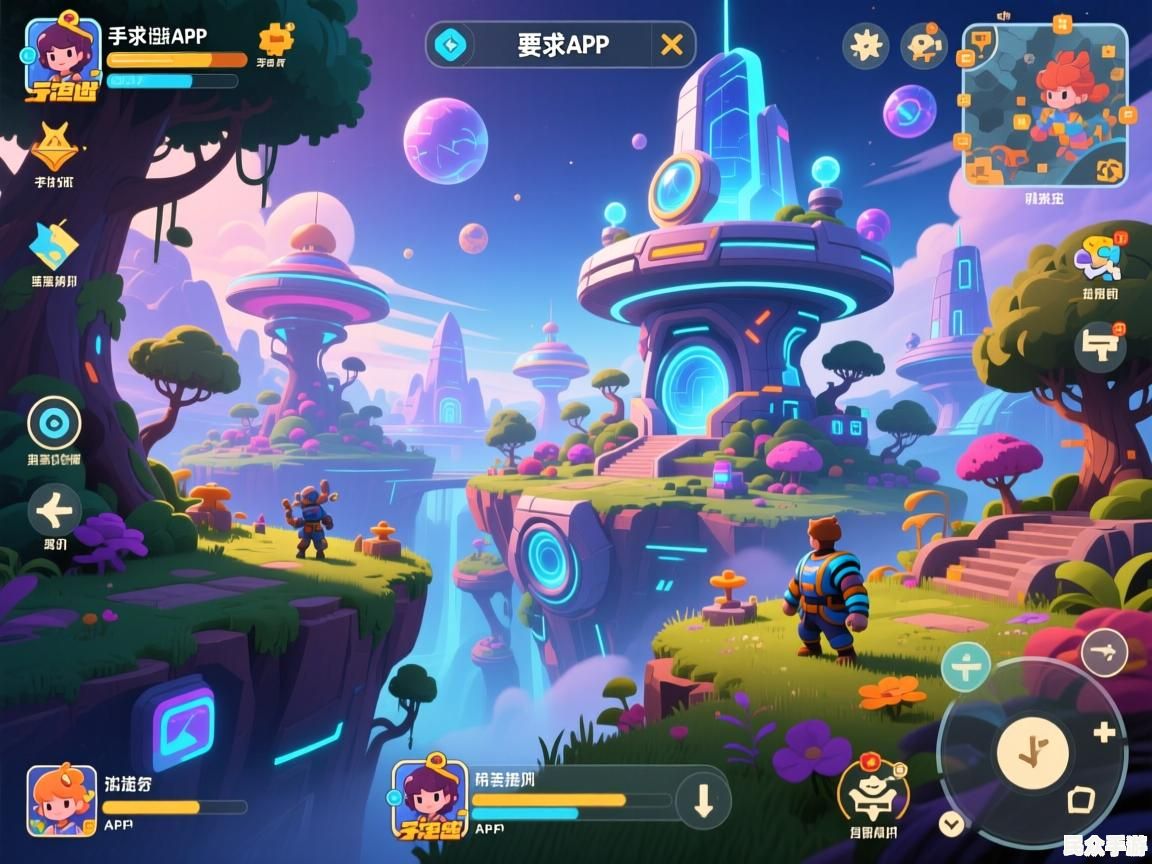Viewport: 1152px width, 864px height.
Task: Open the character face round button
Action: coord(923,45)
